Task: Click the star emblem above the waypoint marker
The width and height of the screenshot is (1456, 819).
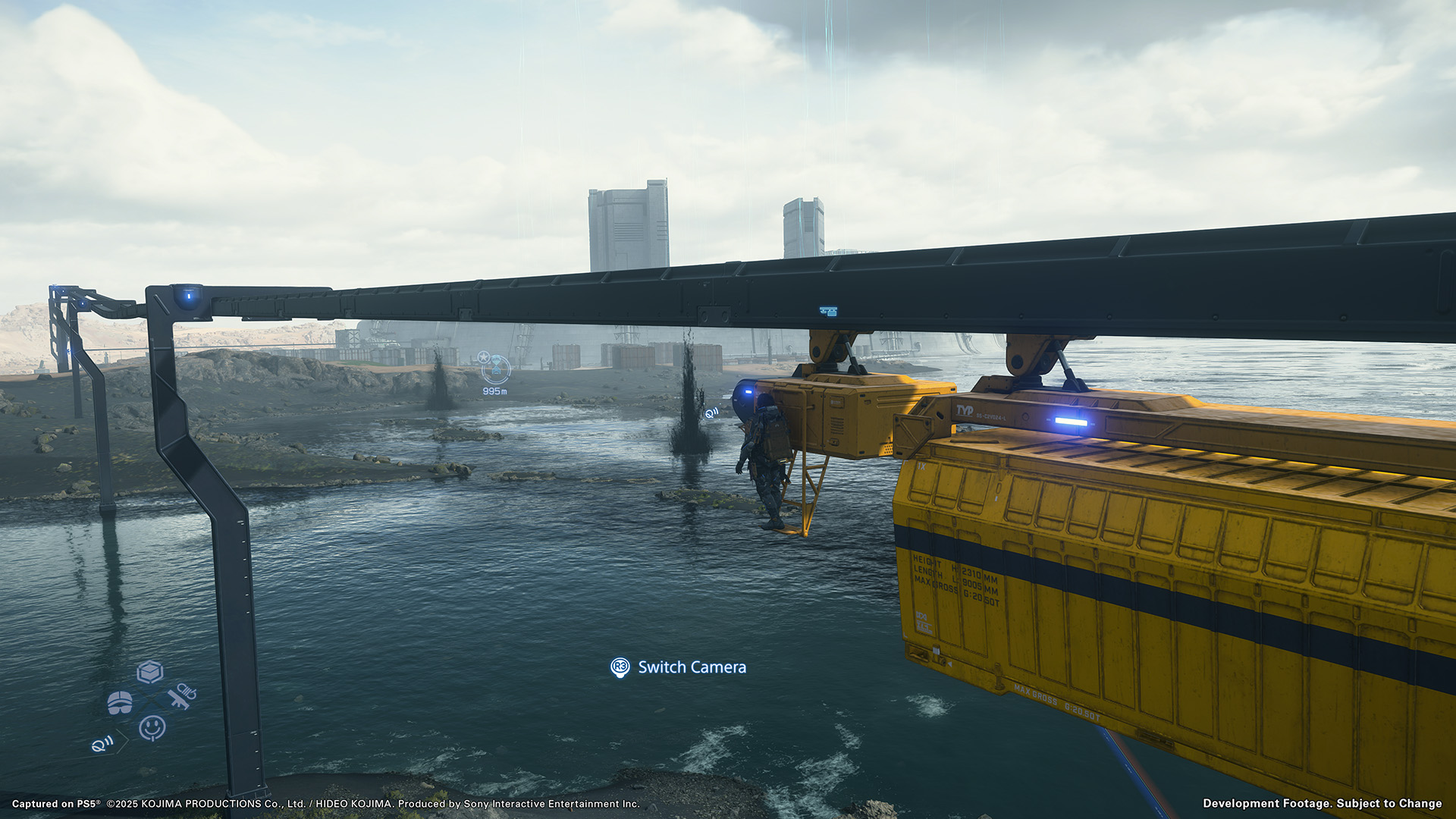Action: 484,357
